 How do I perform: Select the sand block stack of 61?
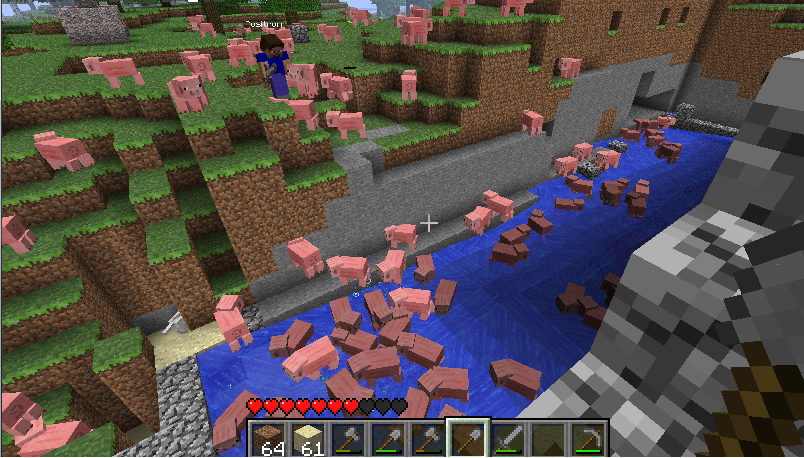[309, 439]
